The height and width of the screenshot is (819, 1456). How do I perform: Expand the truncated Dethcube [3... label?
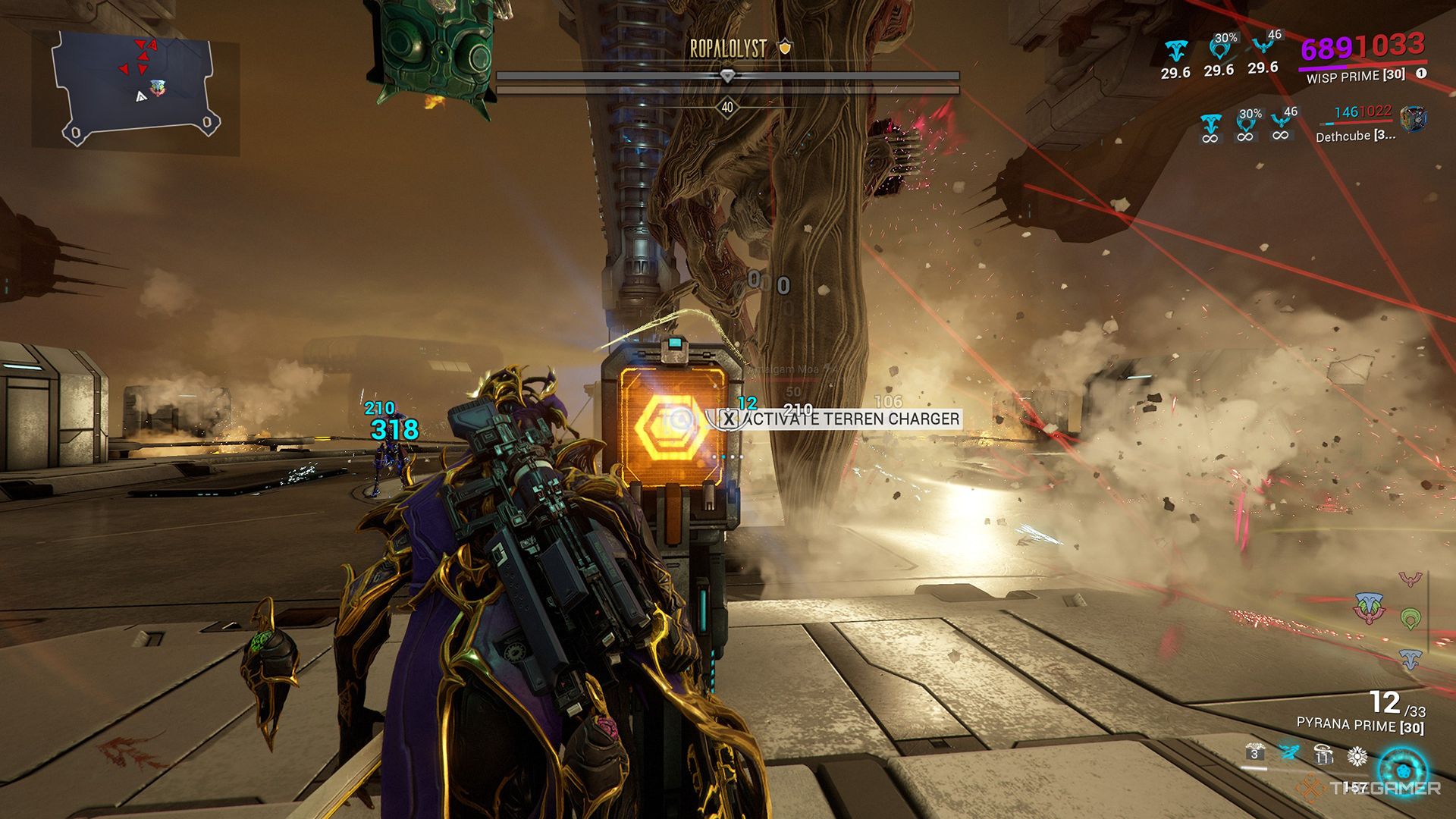[x=1357, y=136]
